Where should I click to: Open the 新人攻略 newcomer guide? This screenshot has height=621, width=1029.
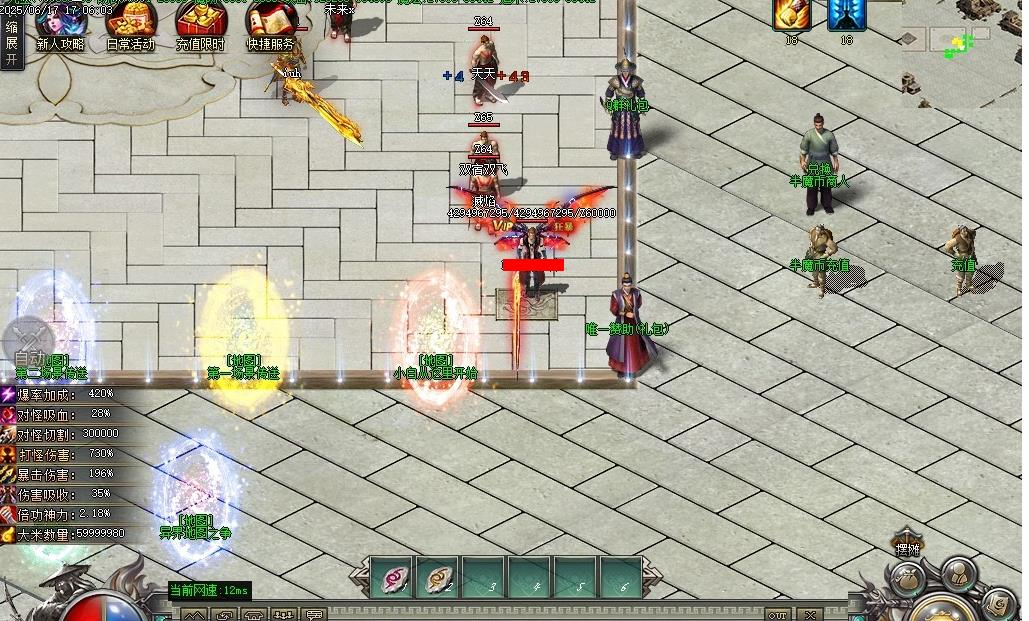[x=61, y=26]
